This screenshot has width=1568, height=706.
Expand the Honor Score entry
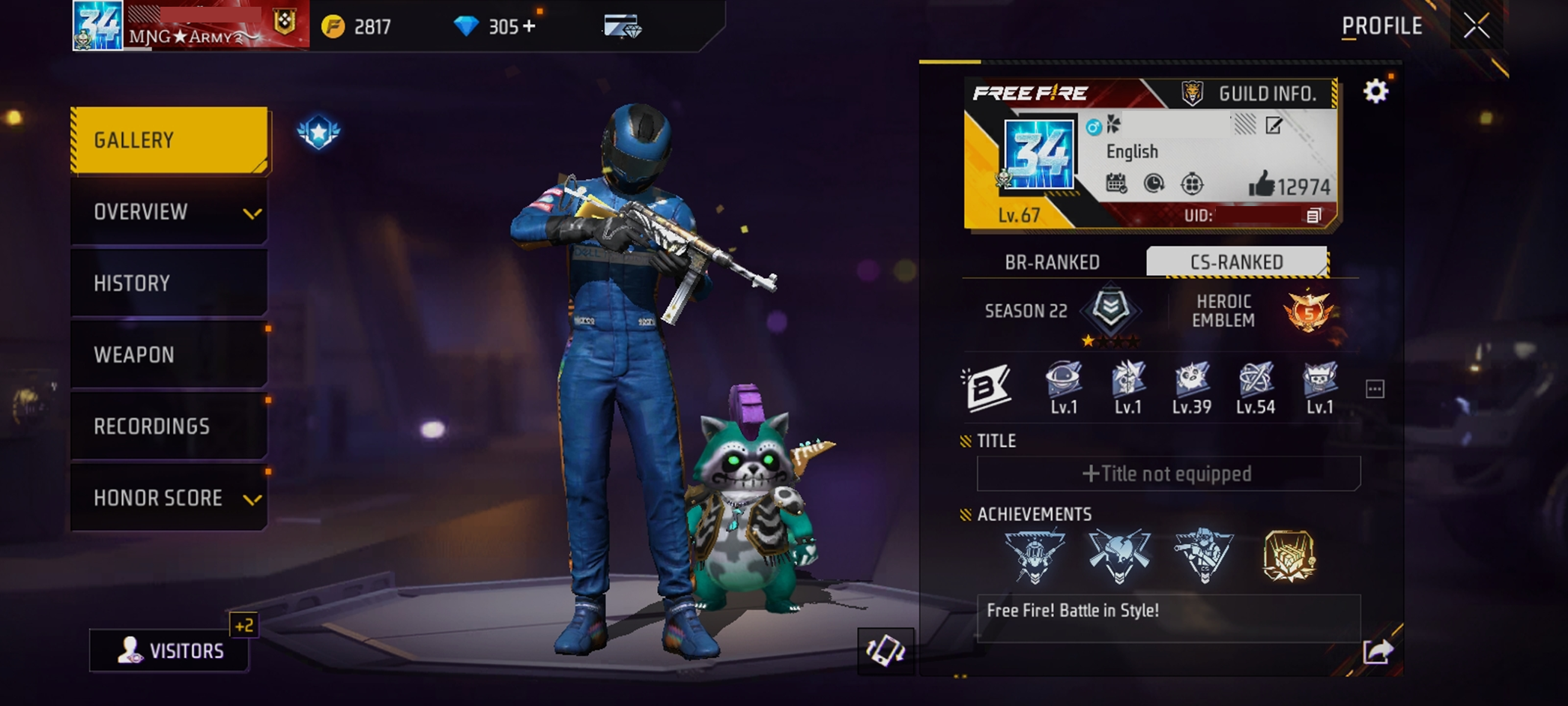point(169,498)
